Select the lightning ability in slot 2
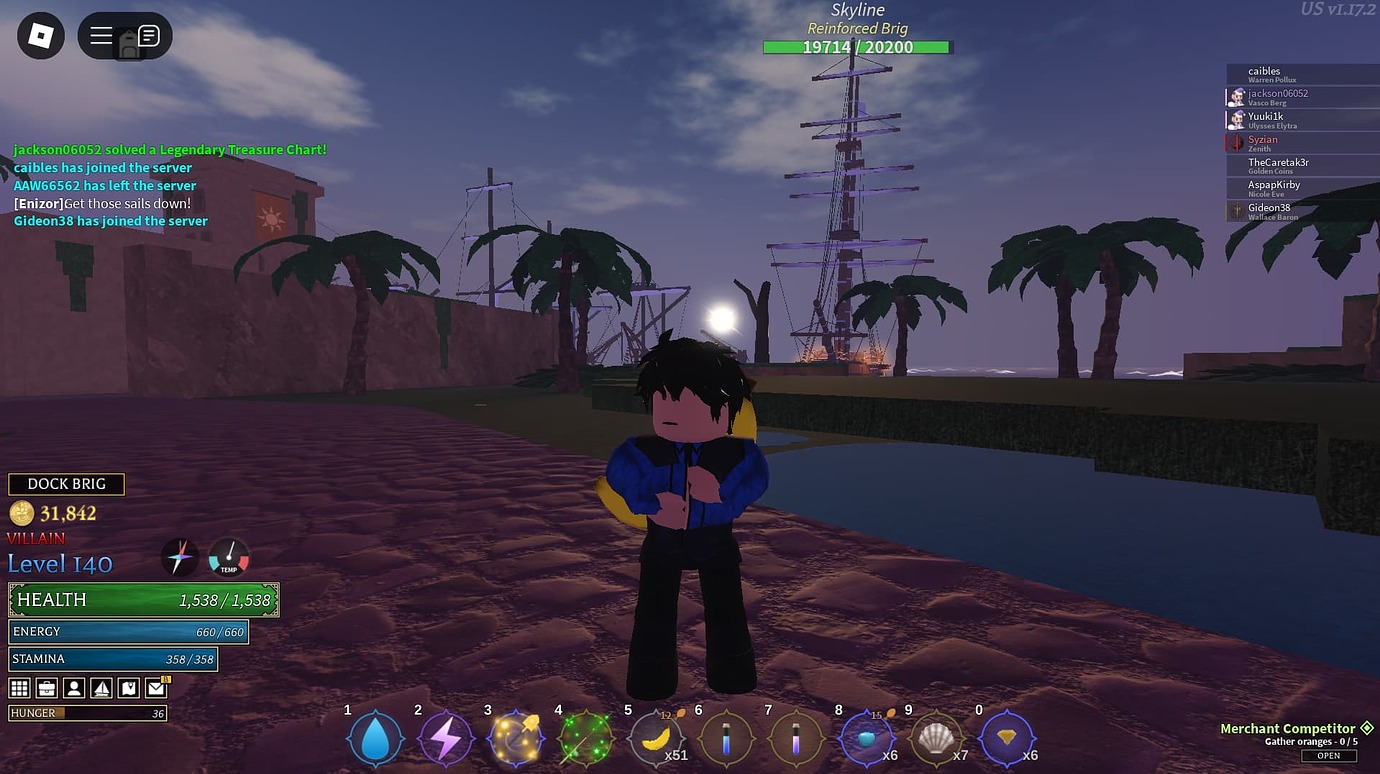 (445, 739)
